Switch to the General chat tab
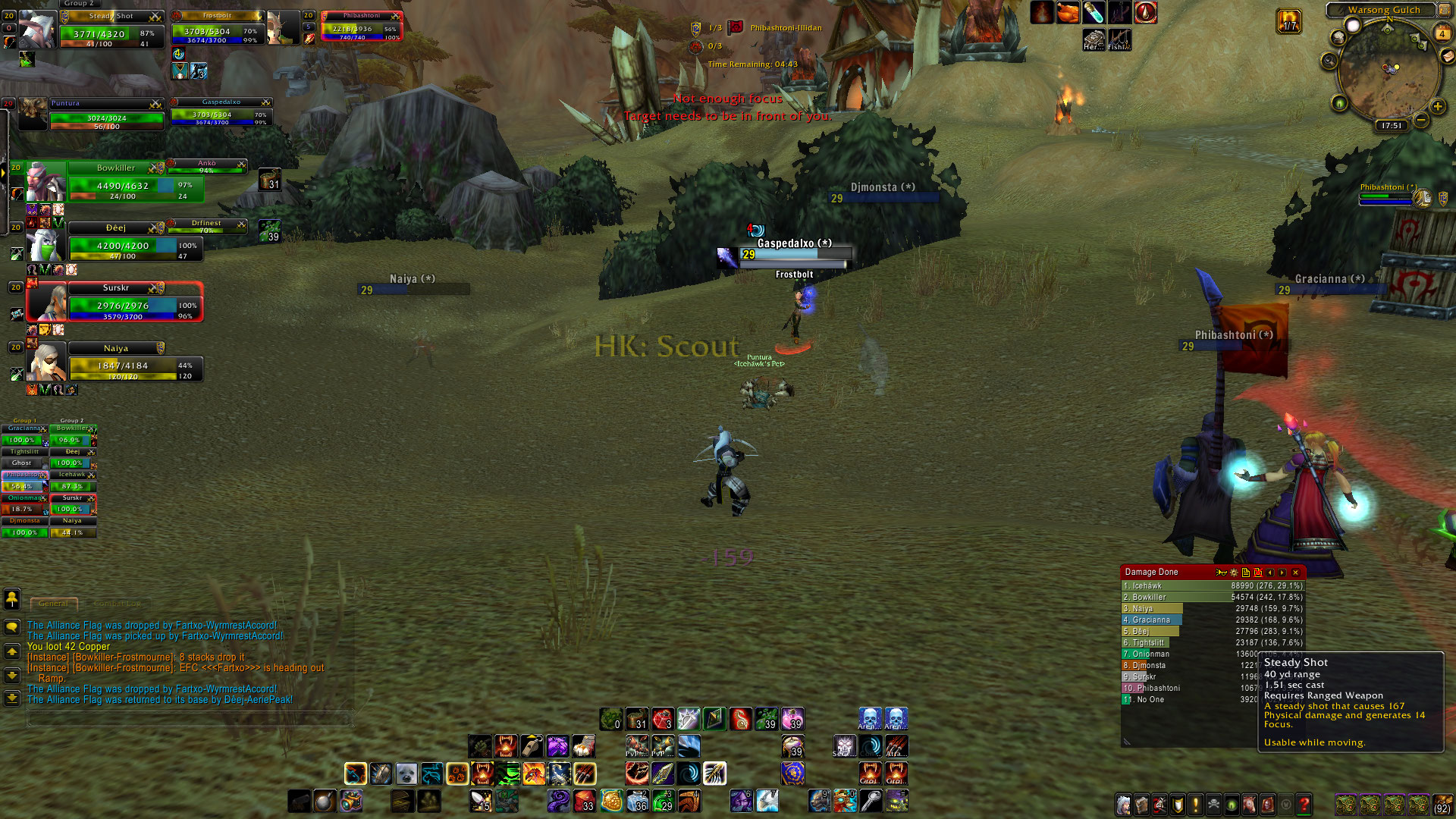The width and height of the screenshot is (1456, 819). [x=53, y=604]
